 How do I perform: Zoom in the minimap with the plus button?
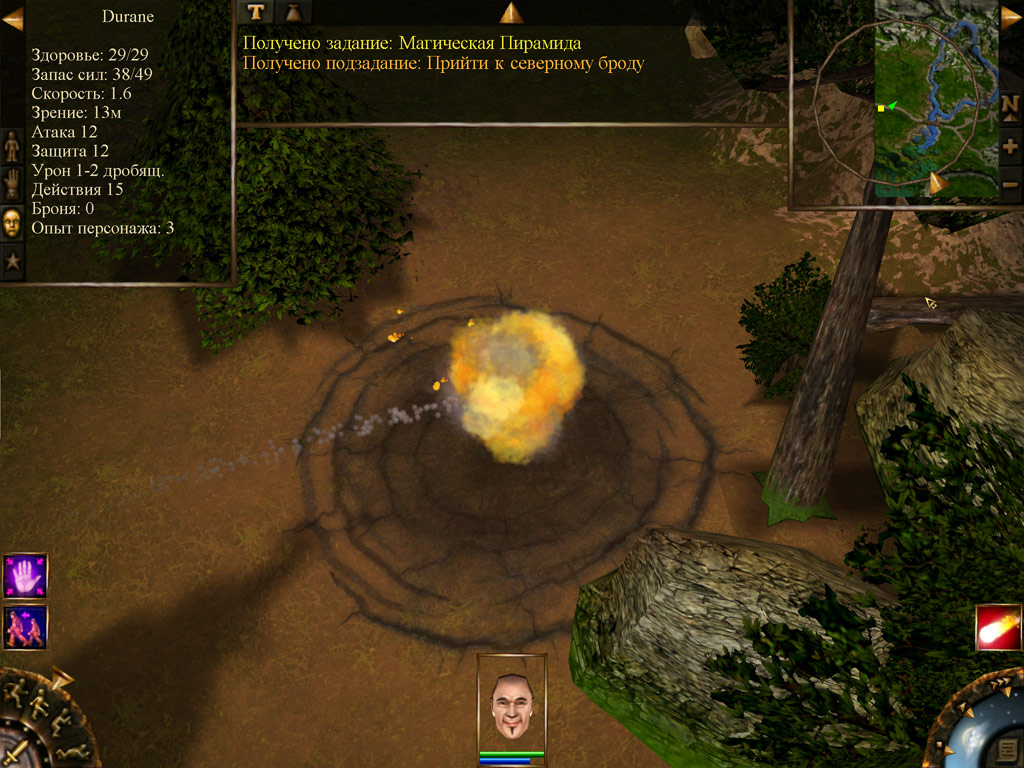[x=1010, y=146]
